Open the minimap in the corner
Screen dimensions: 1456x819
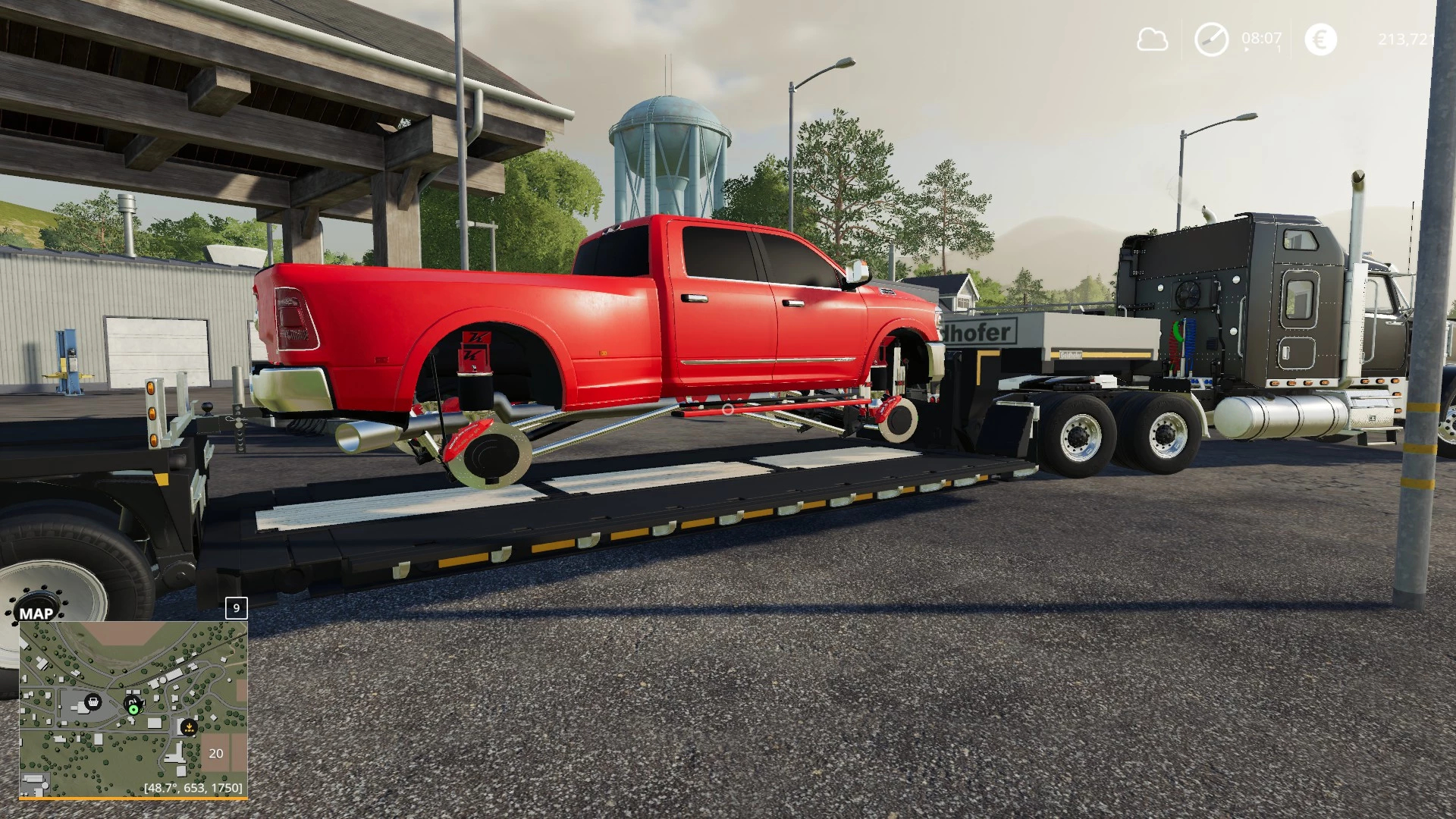[x=133, y=708]
